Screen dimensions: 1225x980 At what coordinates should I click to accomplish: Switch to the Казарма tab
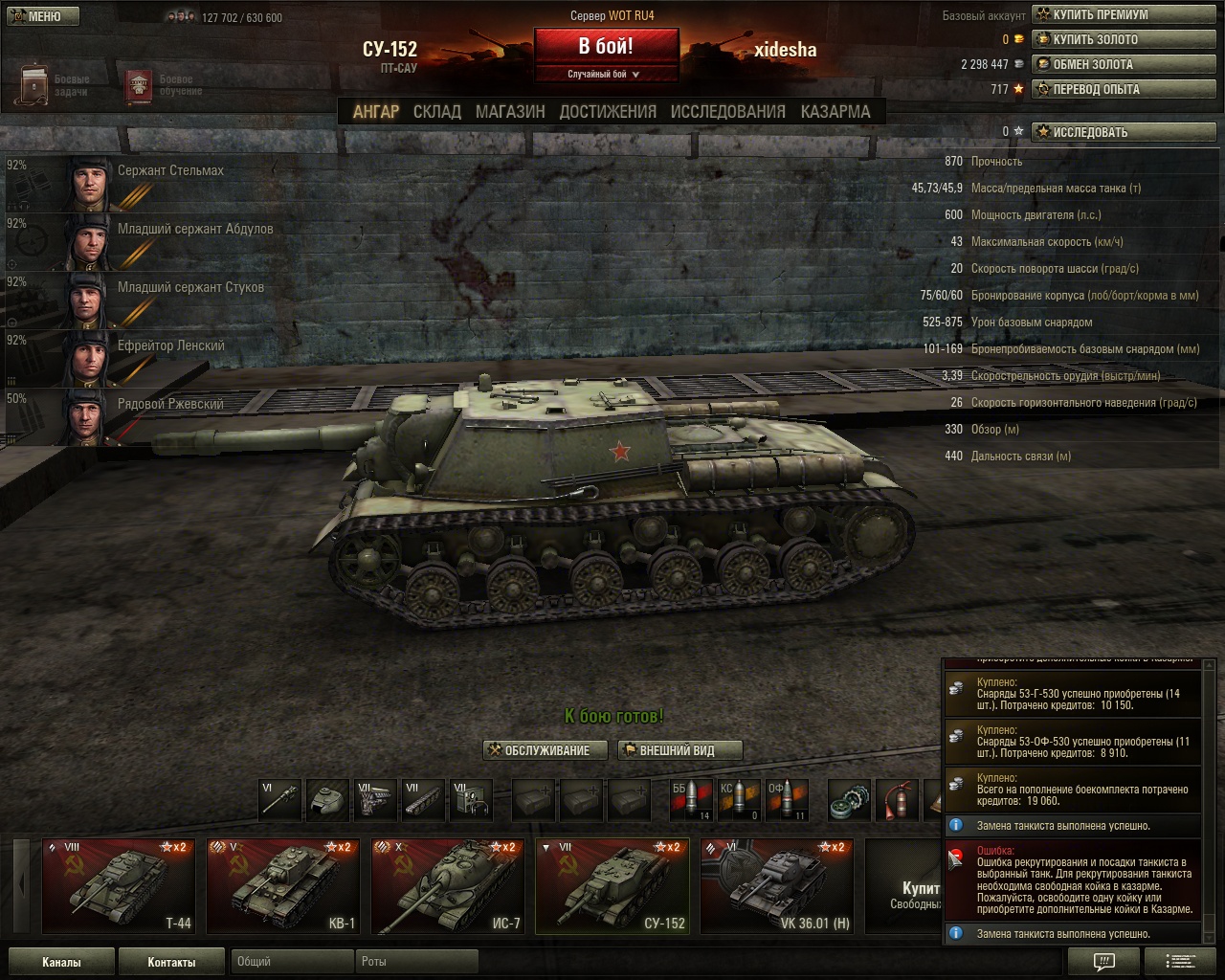[835, 112]
